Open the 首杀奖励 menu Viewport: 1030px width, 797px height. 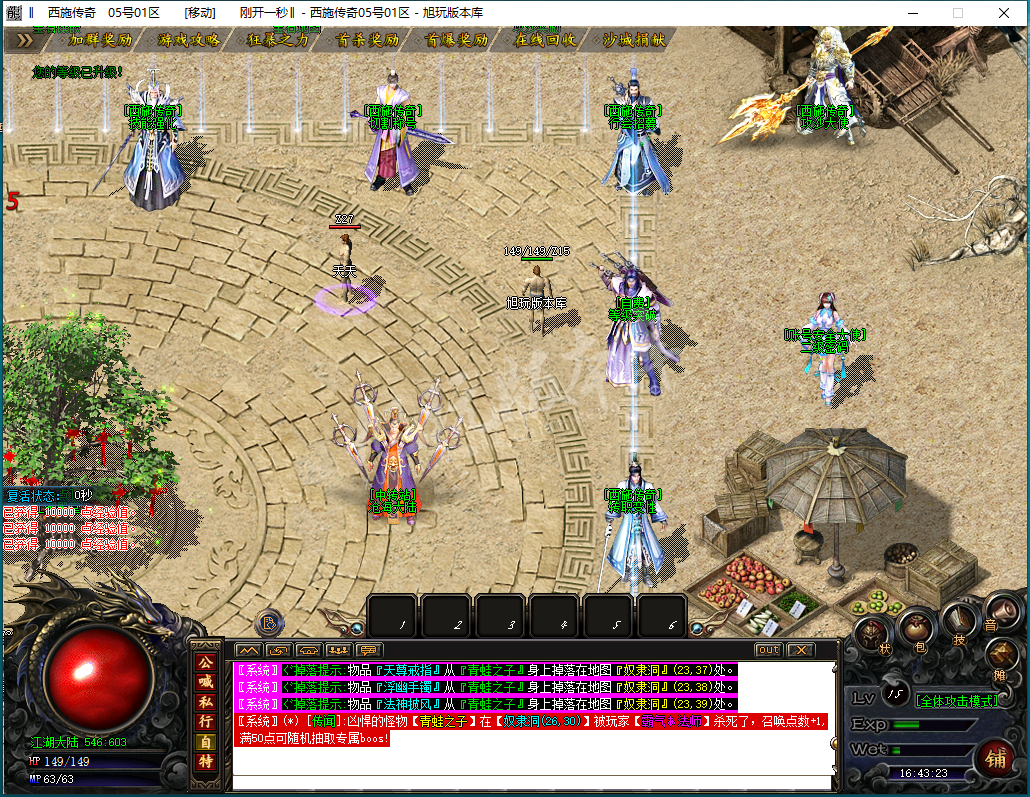368,40
